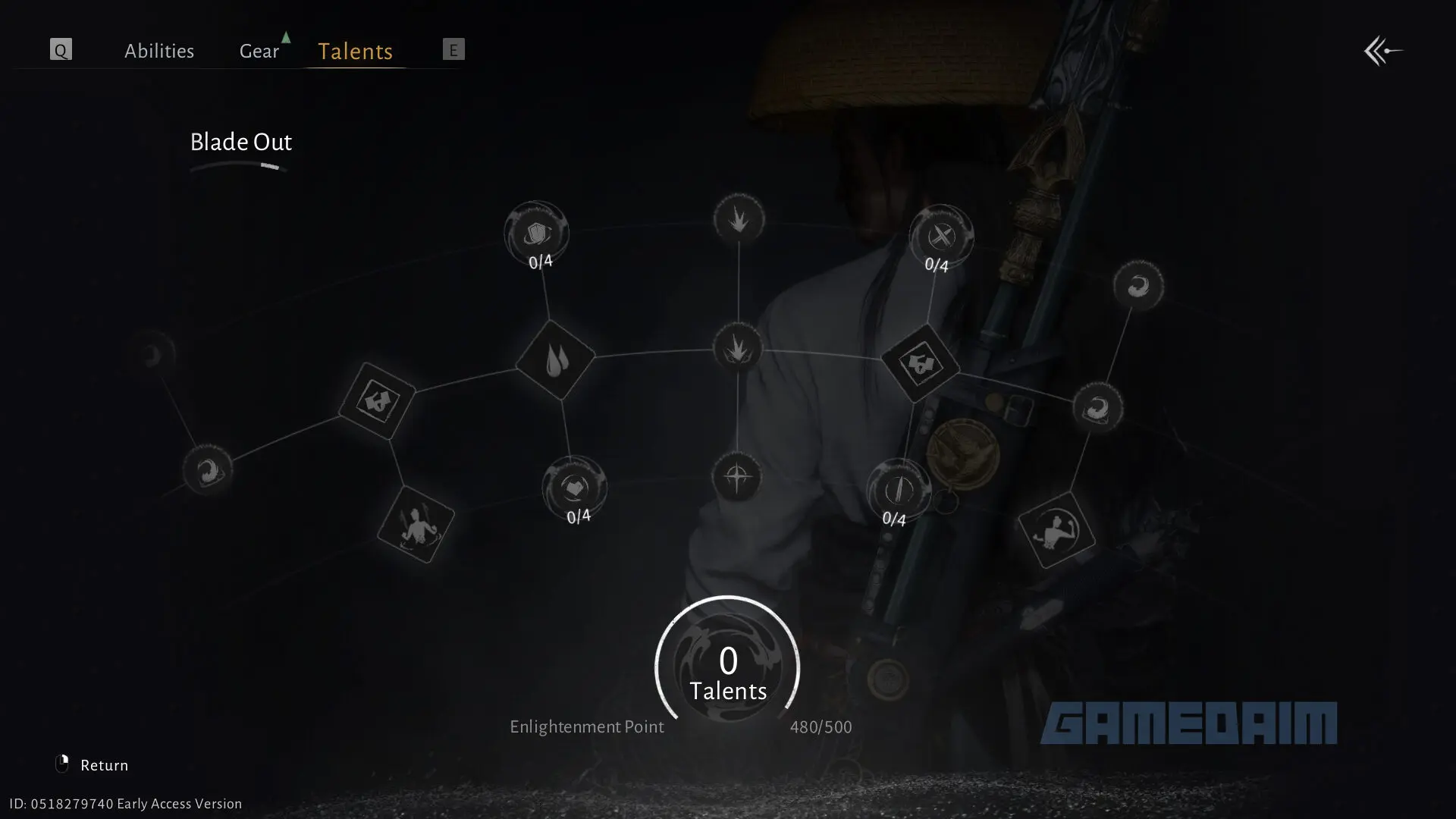The image size is (1456, 819).
Task: Select the Talents tab
Action: click(354, 52)
